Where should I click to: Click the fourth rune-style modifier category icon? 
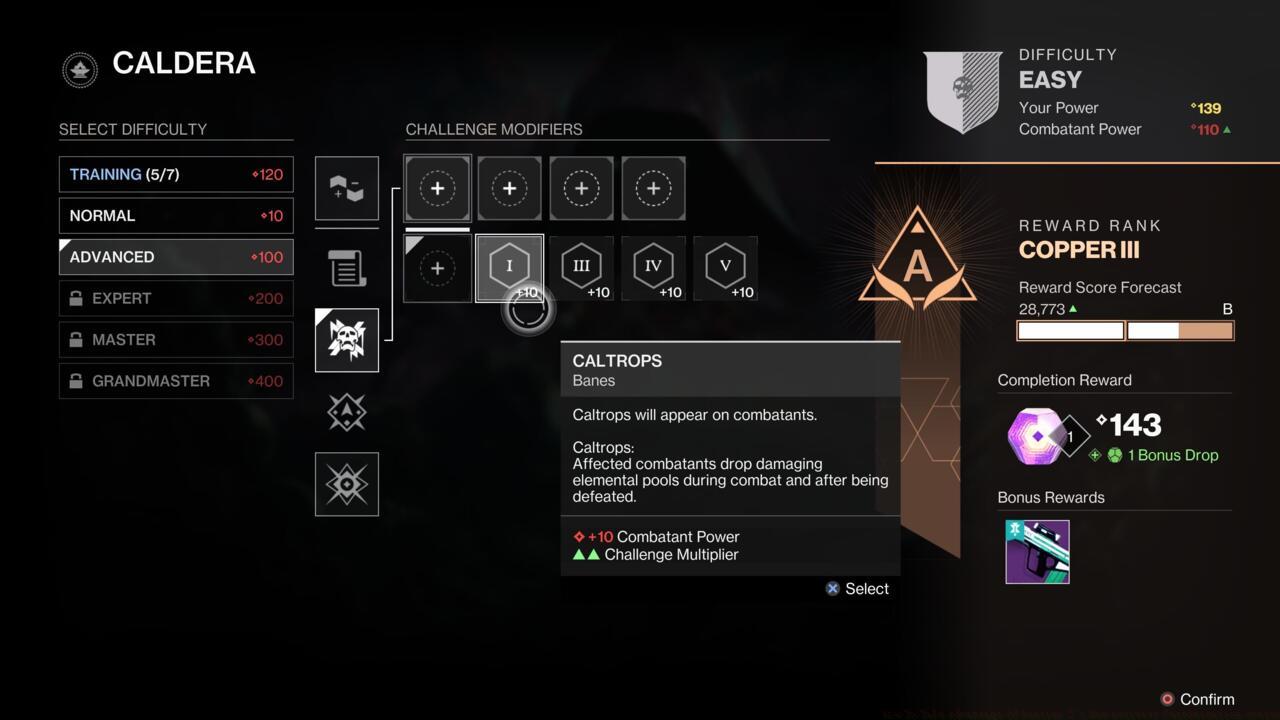click(x=347, y=412)
